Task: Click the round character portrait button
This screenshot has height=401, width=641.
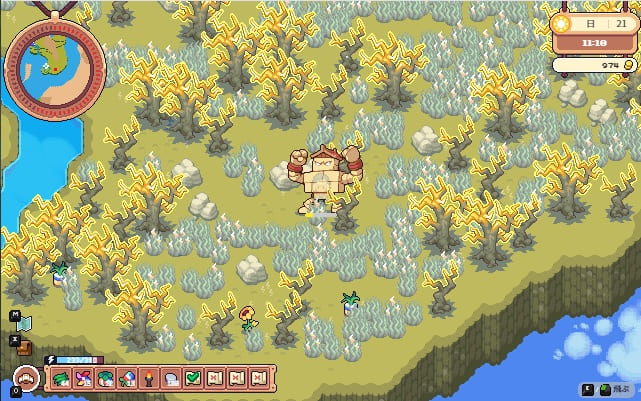Action: (24, 379)
